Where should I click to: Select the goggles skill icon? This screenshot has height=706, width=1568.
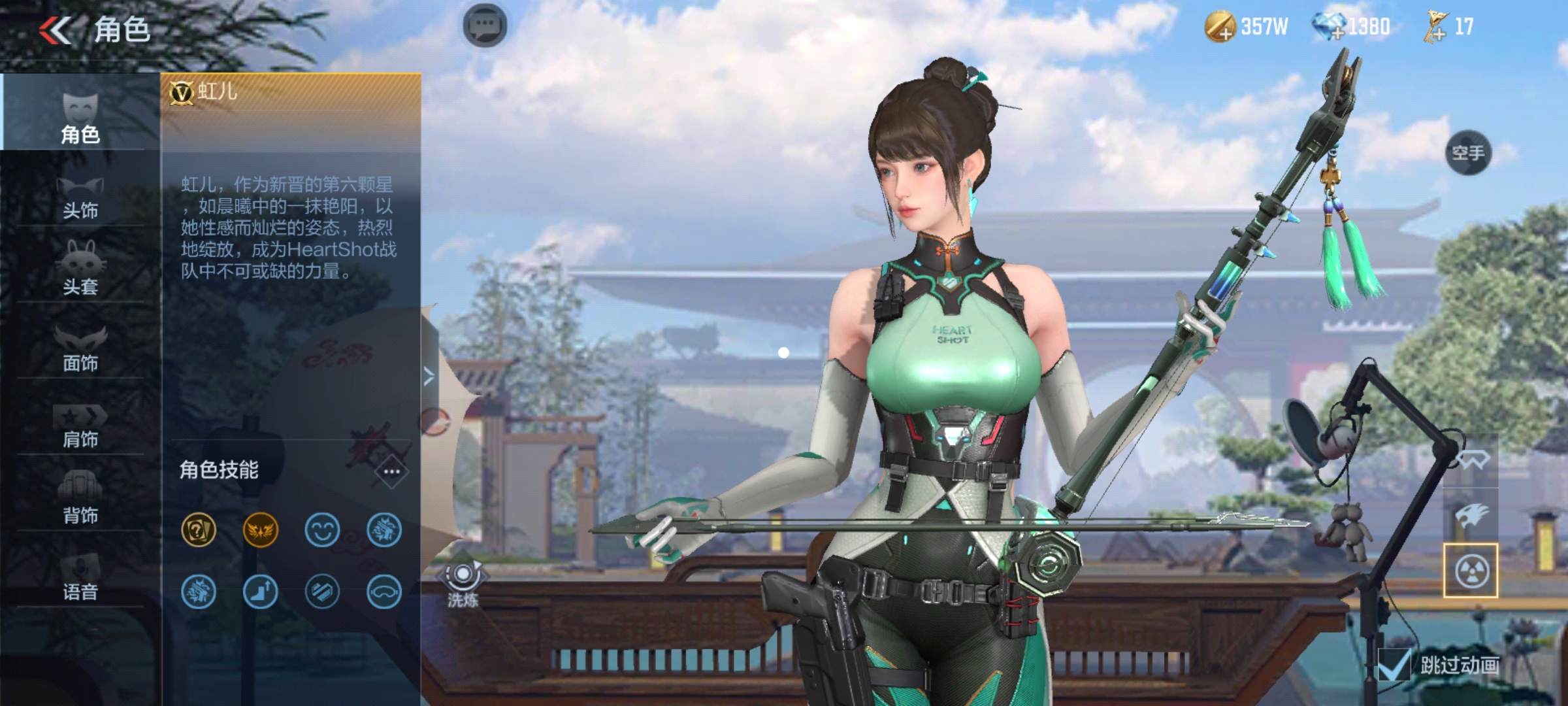point(384,592)
